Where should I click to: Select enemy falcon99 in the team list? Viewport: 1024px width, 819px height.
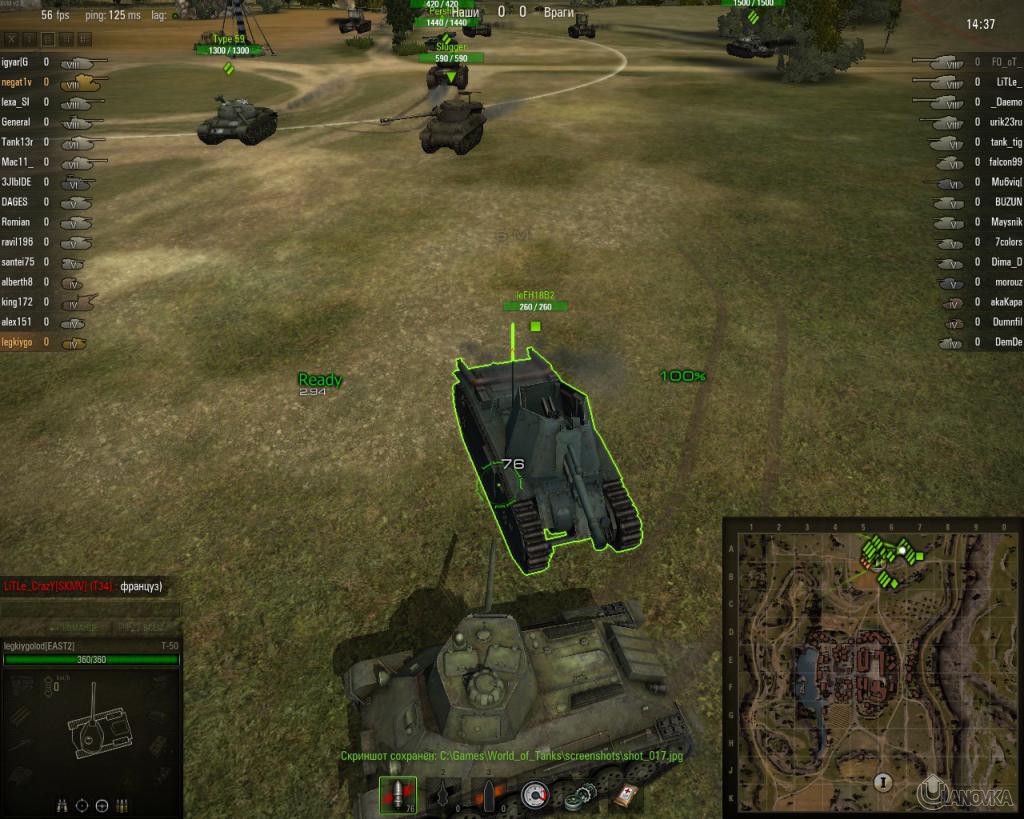[x=1004, y=163]
